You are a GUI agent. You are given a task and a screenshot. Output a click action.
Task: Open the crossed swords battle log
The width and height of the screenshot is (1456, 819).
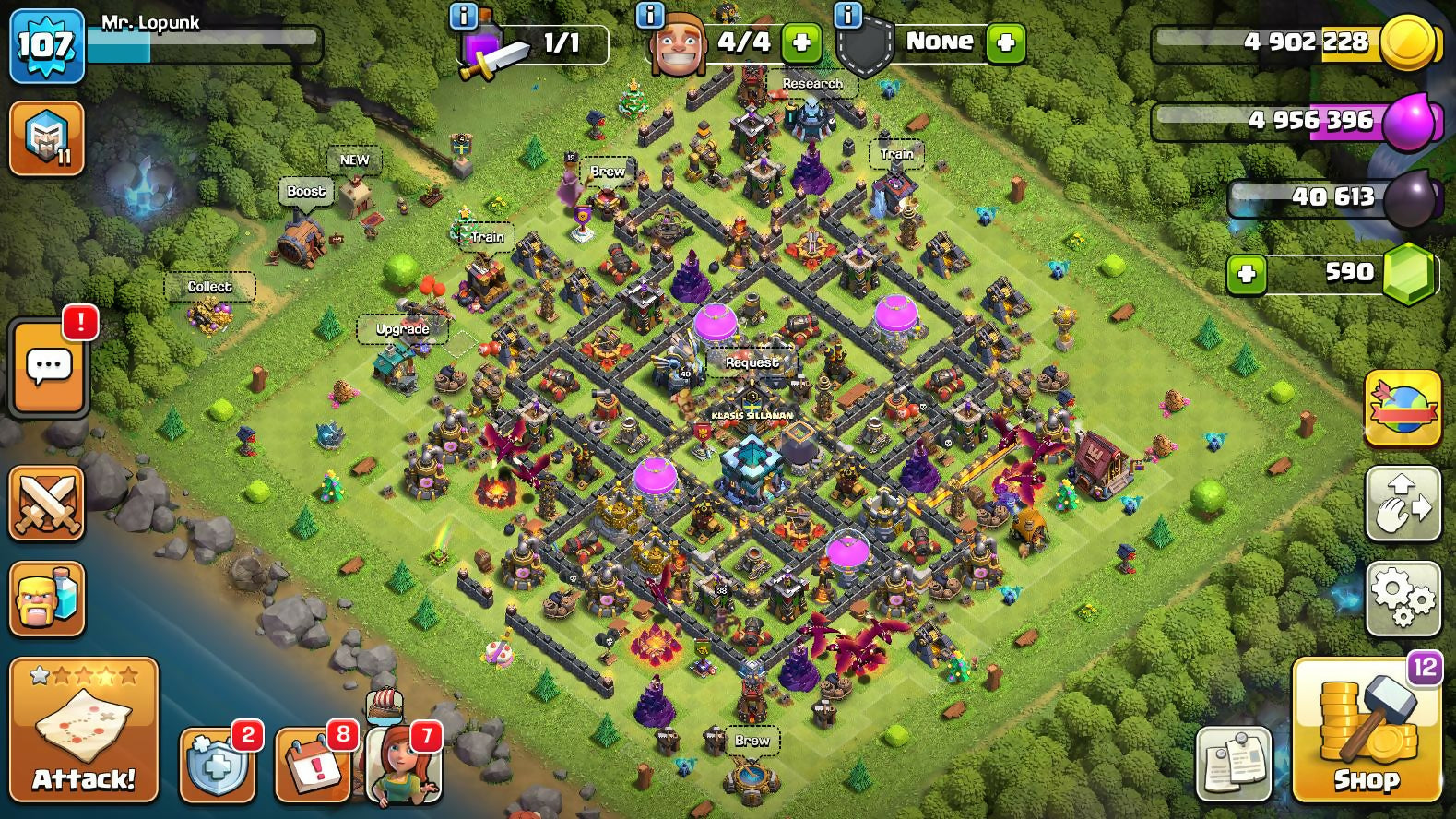46,504
